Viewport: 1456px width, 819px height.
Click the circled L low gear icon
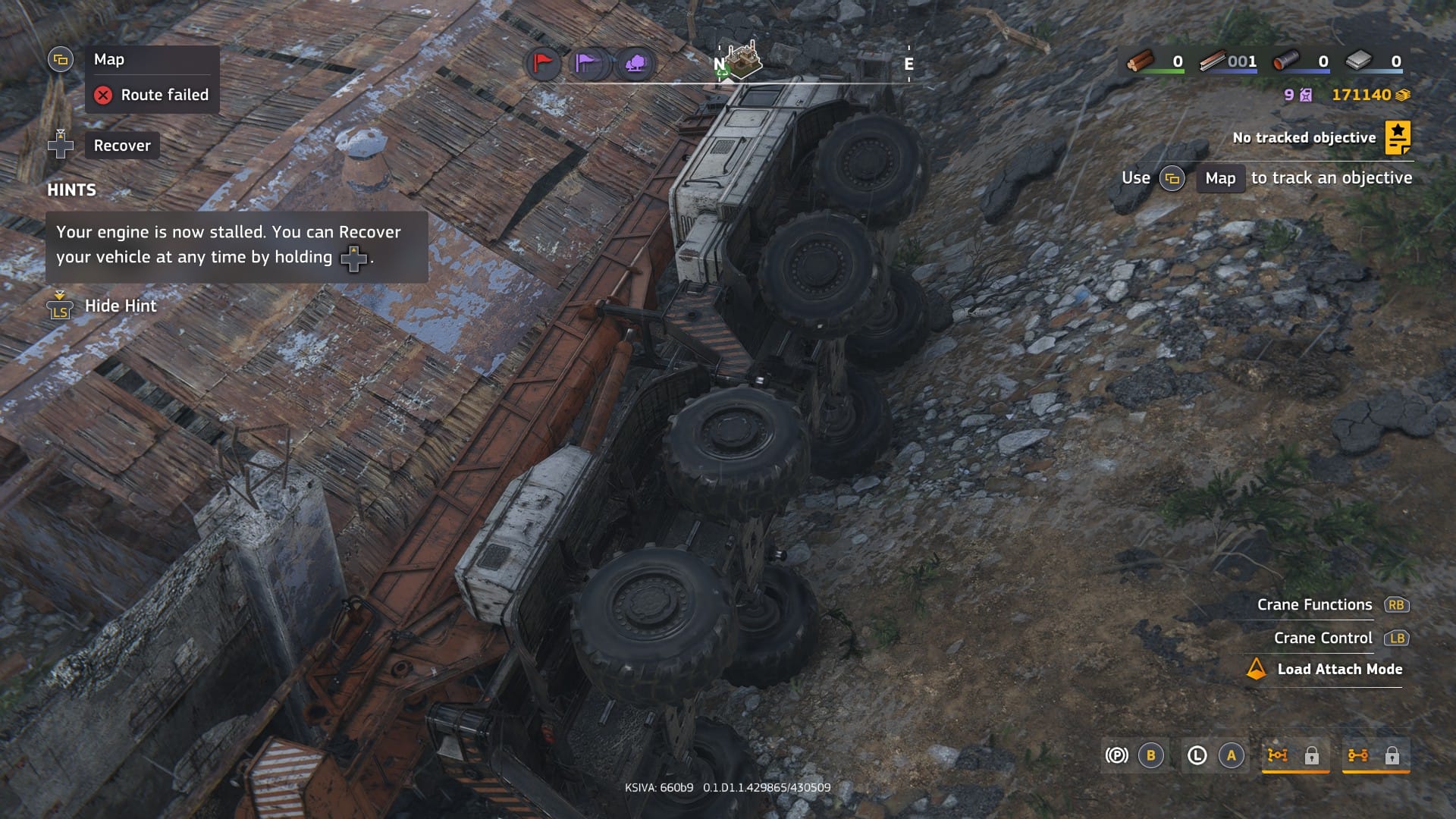coord(1197,755)
